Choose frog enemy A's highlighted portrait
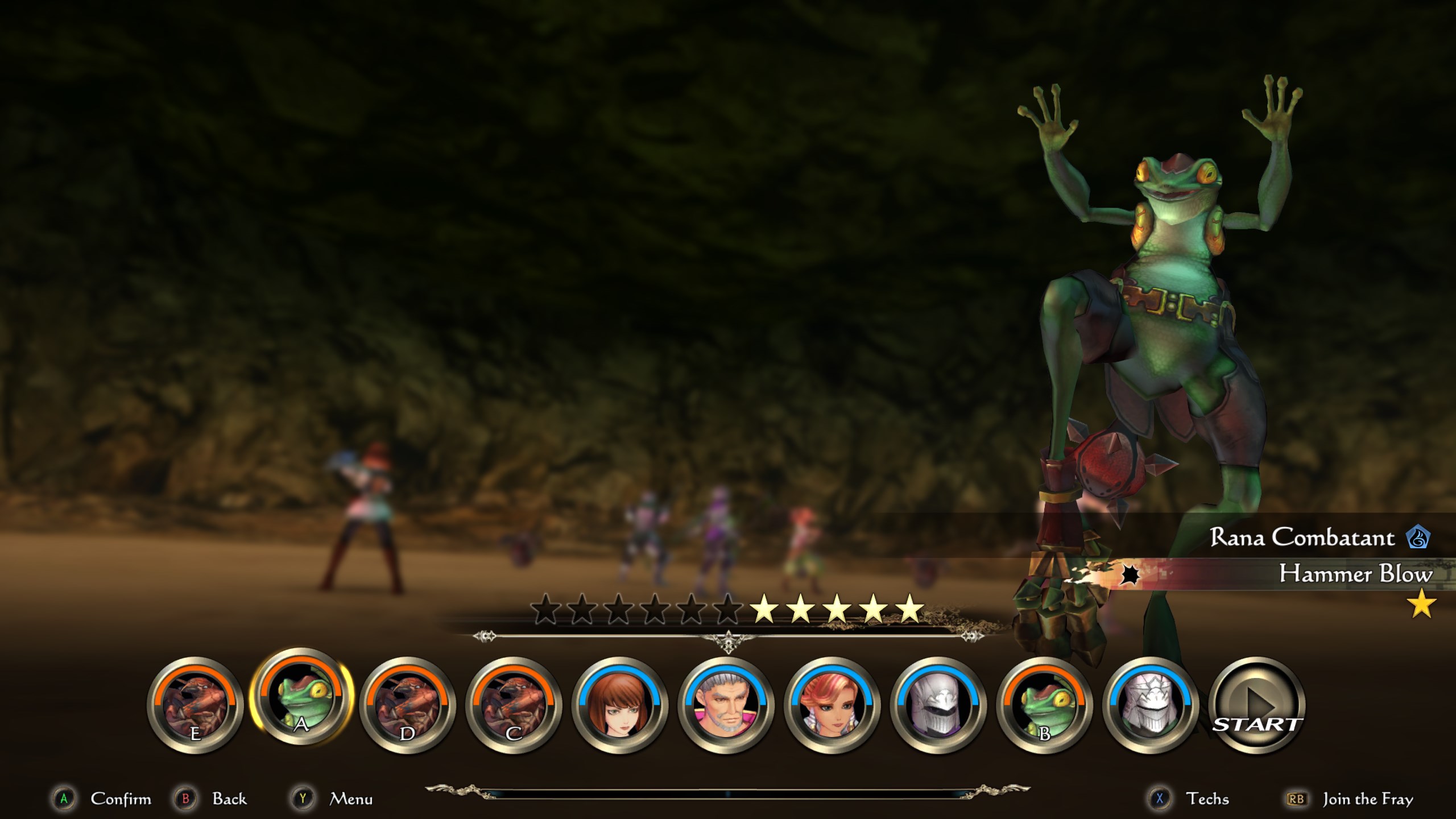Image resolution: width=1456 pixels, height=819 pixels. coord(301,697)
